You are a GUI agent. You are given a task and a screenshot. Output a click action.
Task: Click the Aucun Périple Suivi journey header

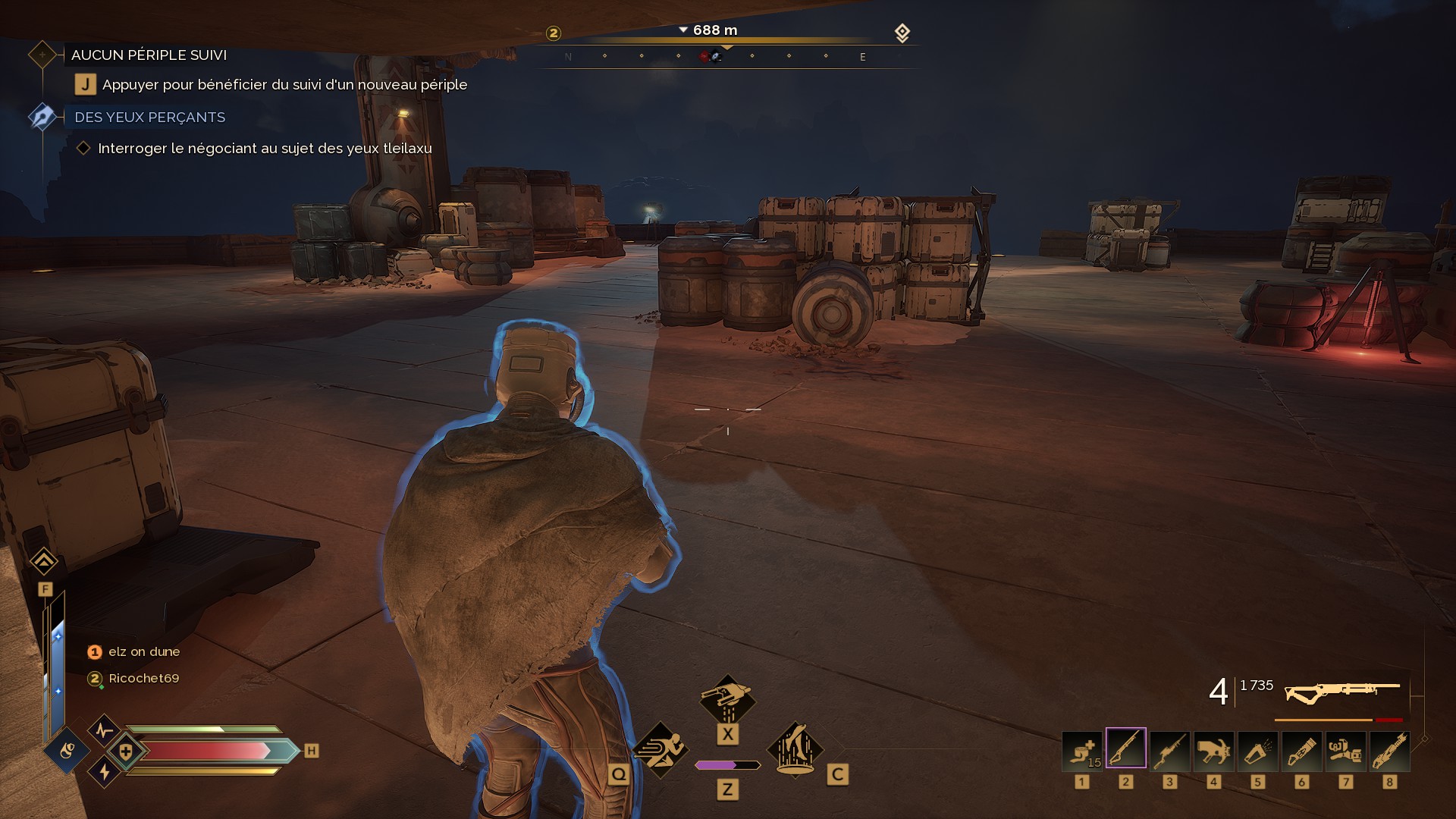tap(149, 55)
